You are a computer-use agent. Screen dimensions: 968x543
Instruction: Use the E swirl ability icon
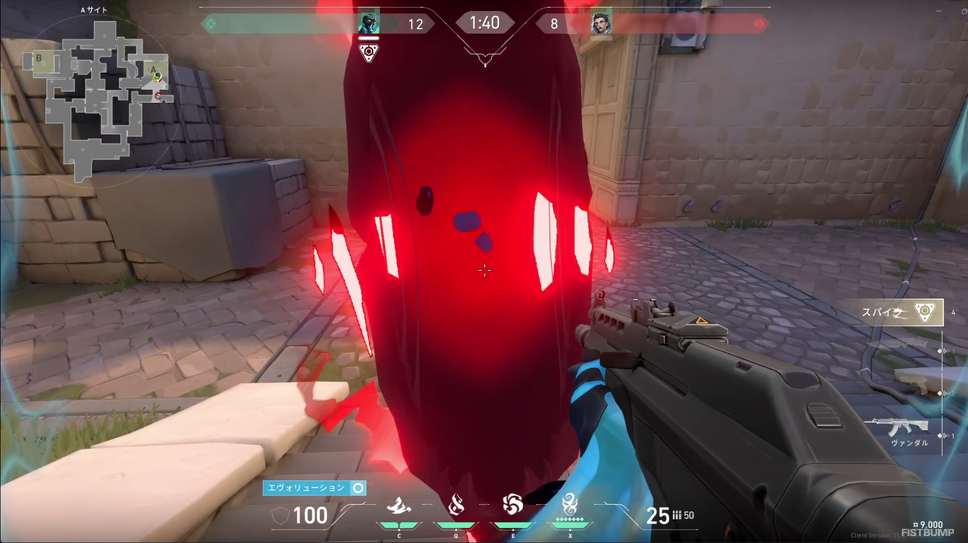(x=513, y=504)
